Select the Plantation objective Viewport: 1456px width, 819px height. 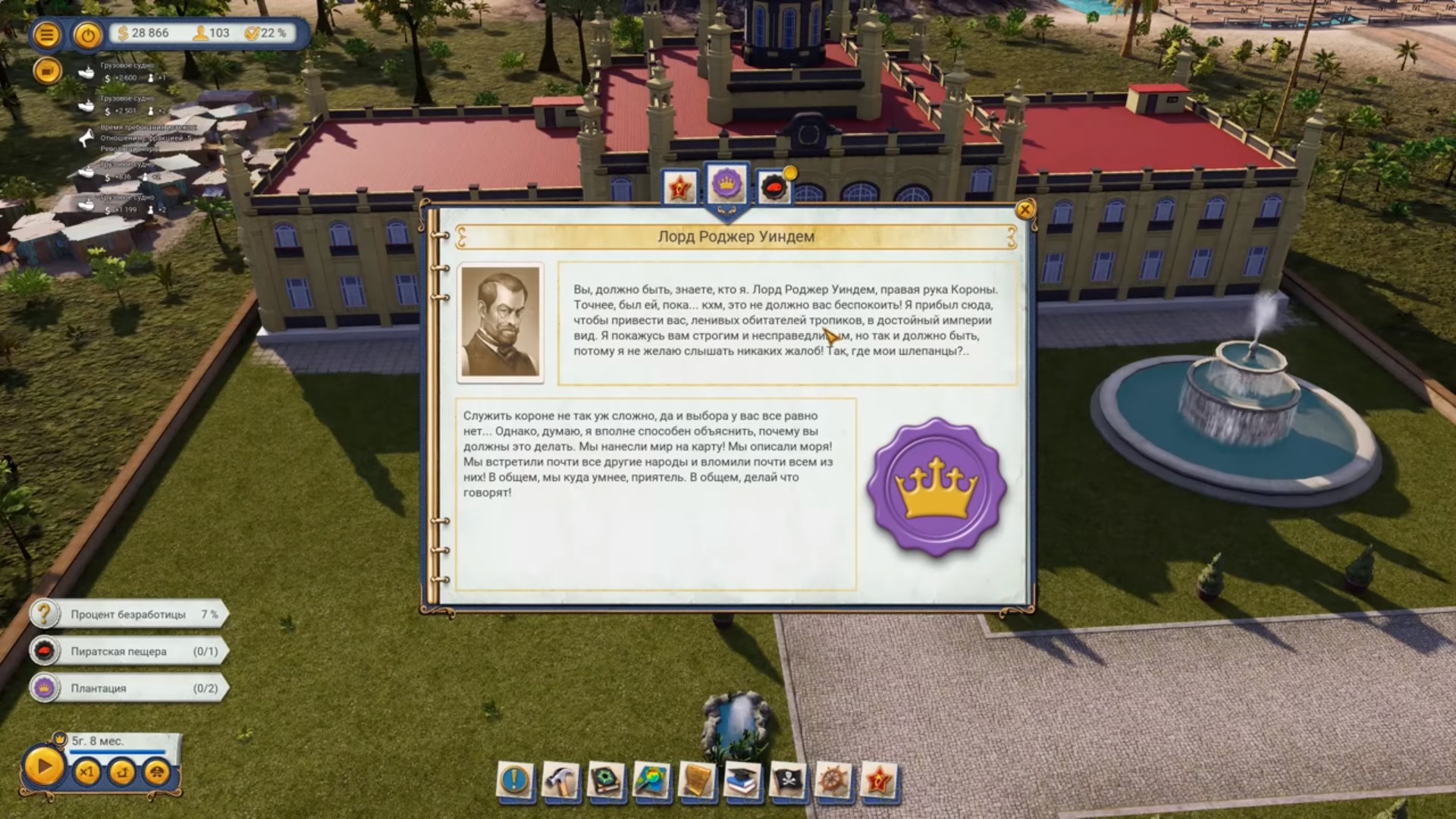pyautogui.click(x=129, y=689)
